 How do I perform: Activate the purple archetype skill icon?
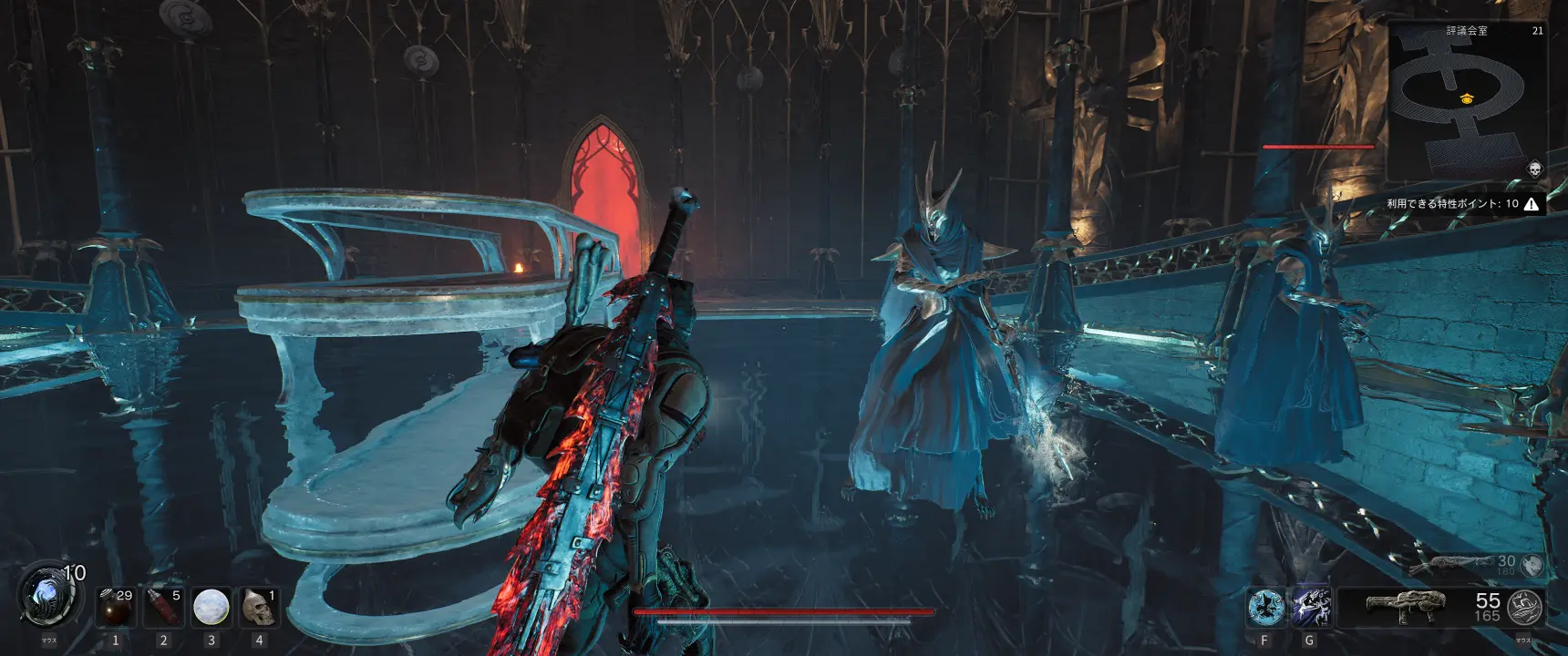1311,607
